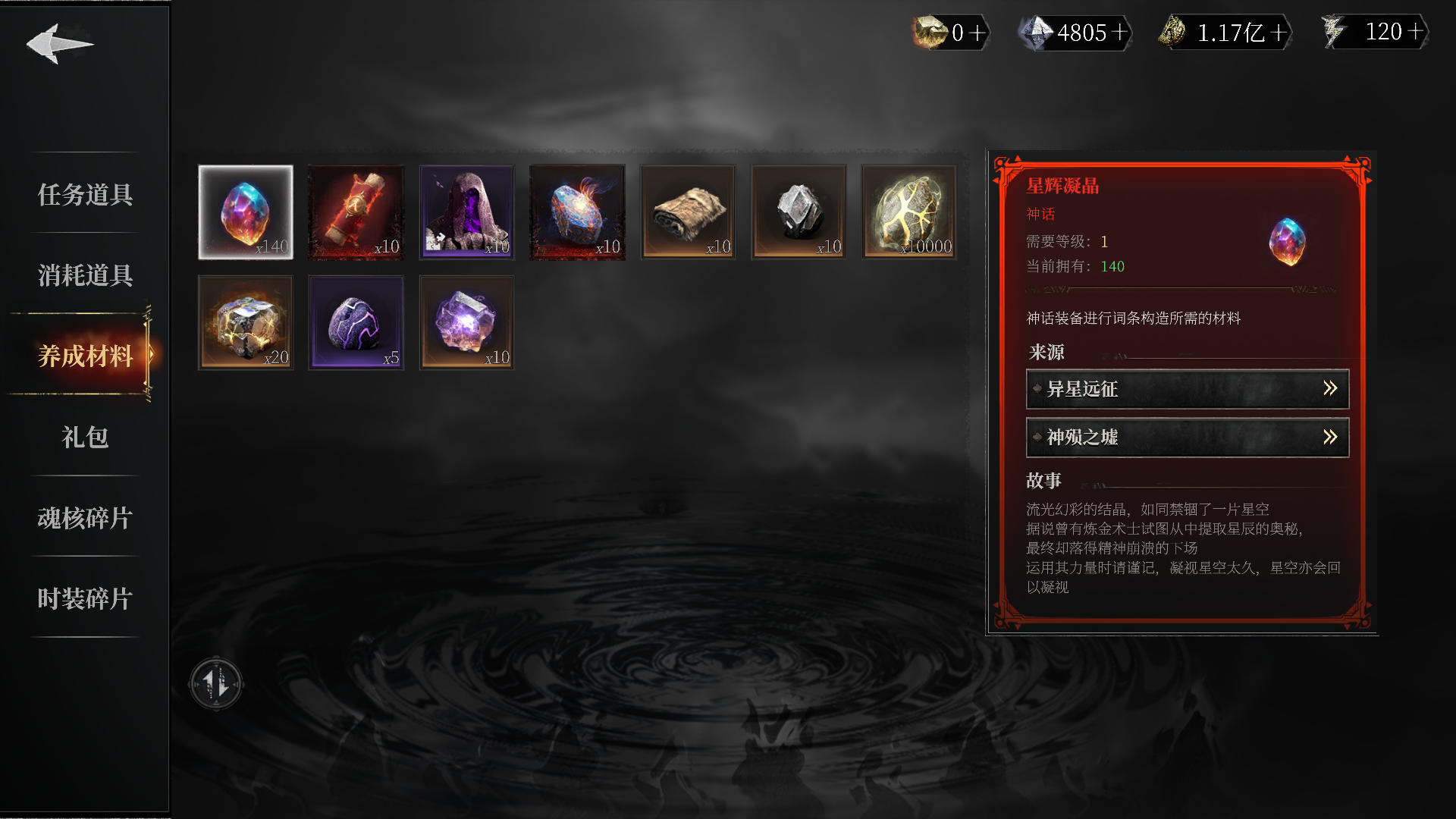This screenshot has height=819, width=1456.
Task: Select the purple lightning egg x5 item
Action: [x=356, y=322]
